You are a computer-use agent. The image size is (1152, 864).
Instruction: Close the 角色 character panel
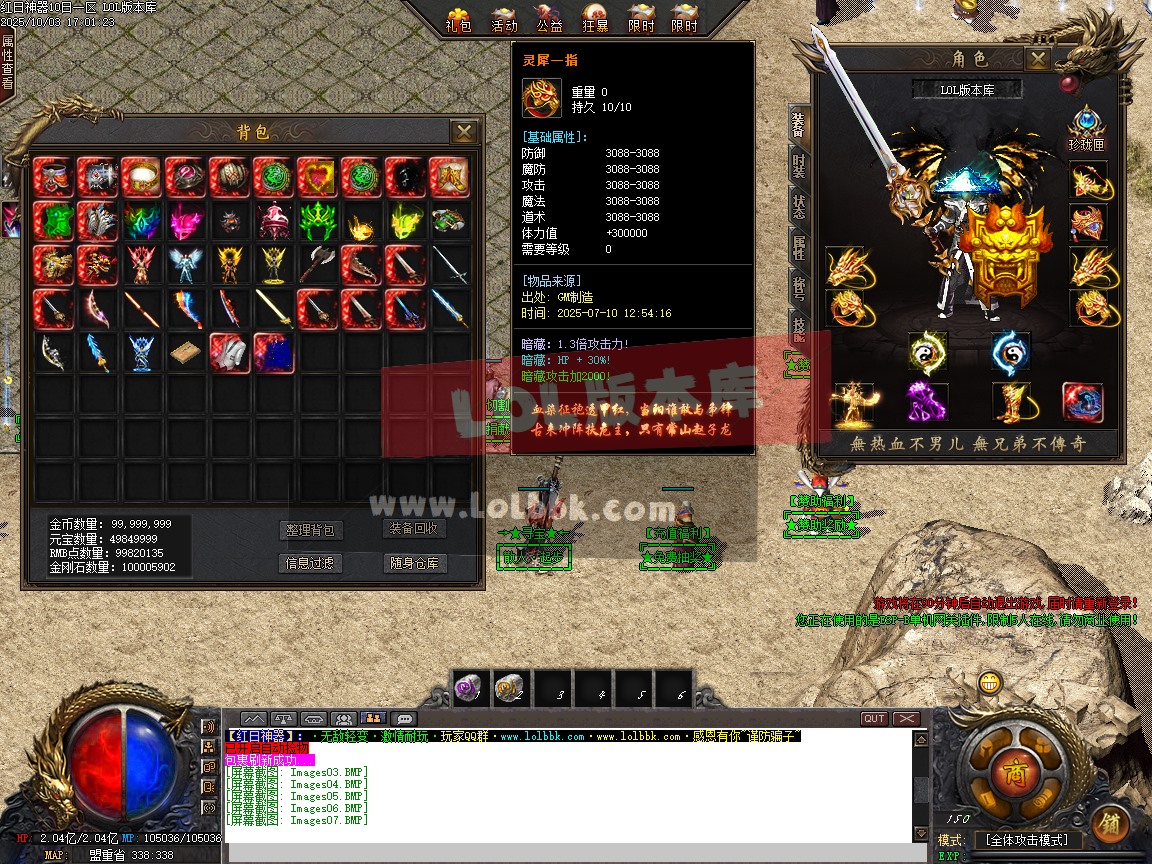pos(1039,59)
